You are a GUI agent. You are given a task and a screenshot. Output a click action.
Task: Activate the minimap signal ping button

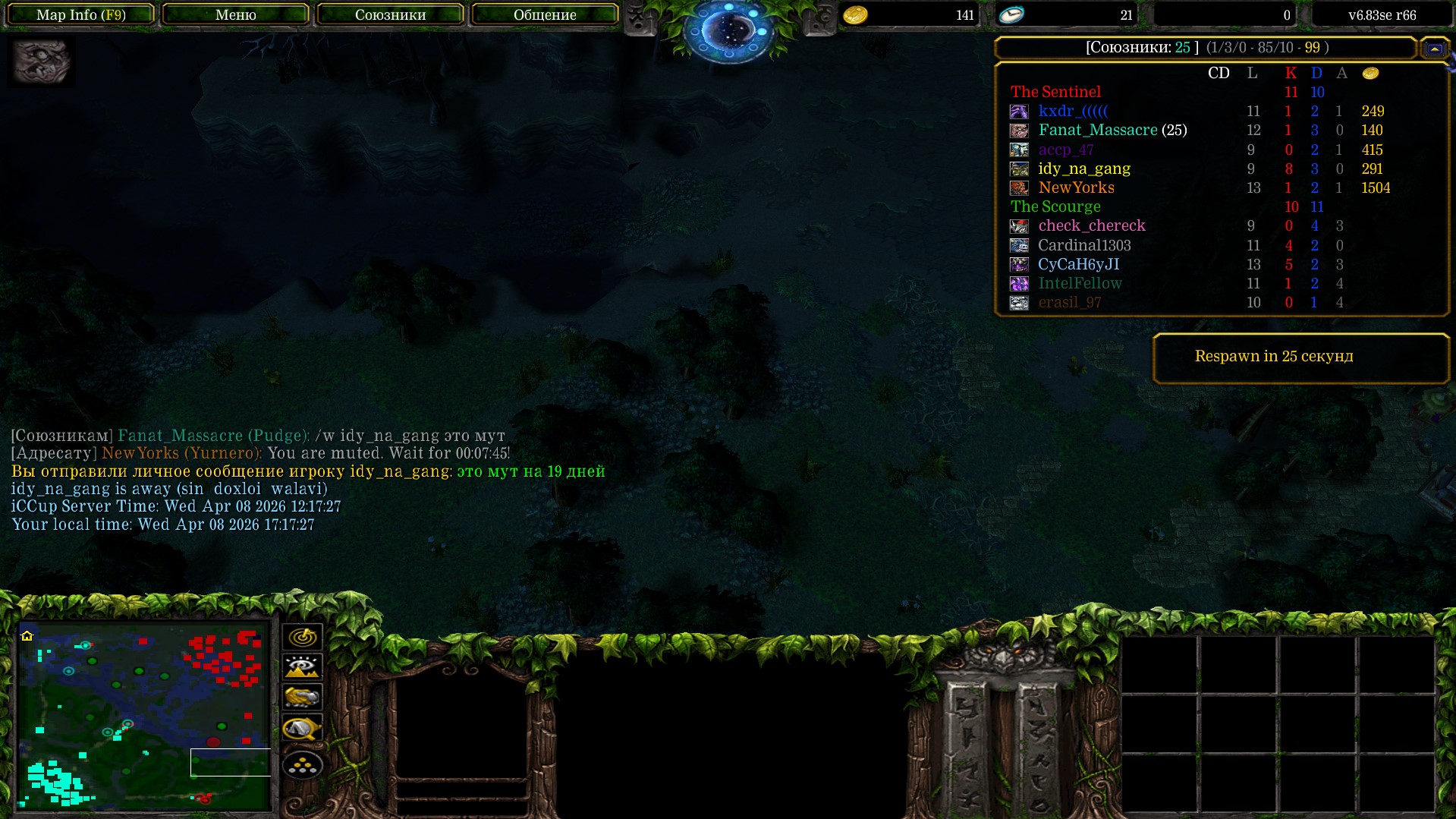302,637
